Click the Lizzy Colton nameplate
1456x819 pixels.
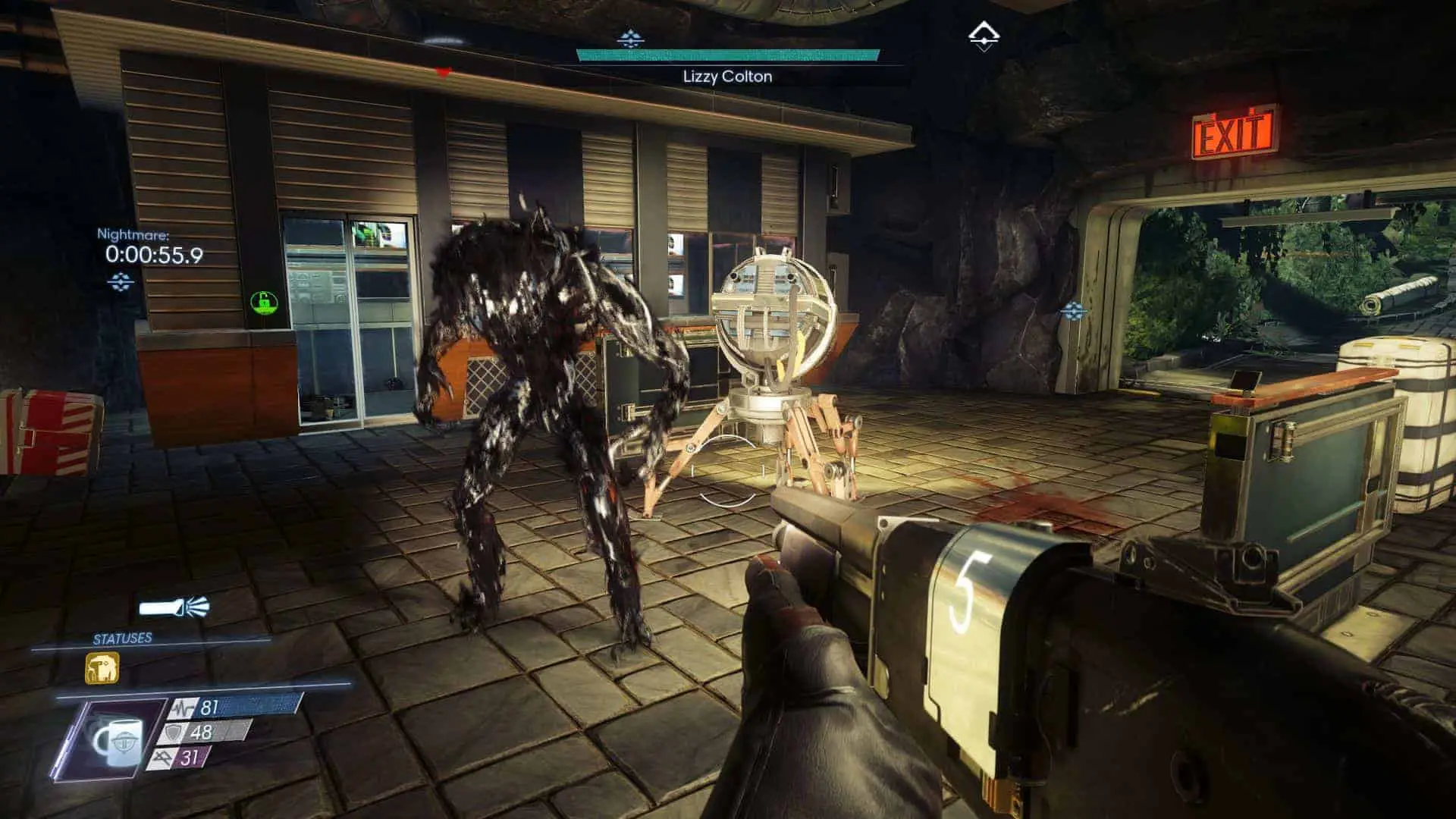click(726, 76)
